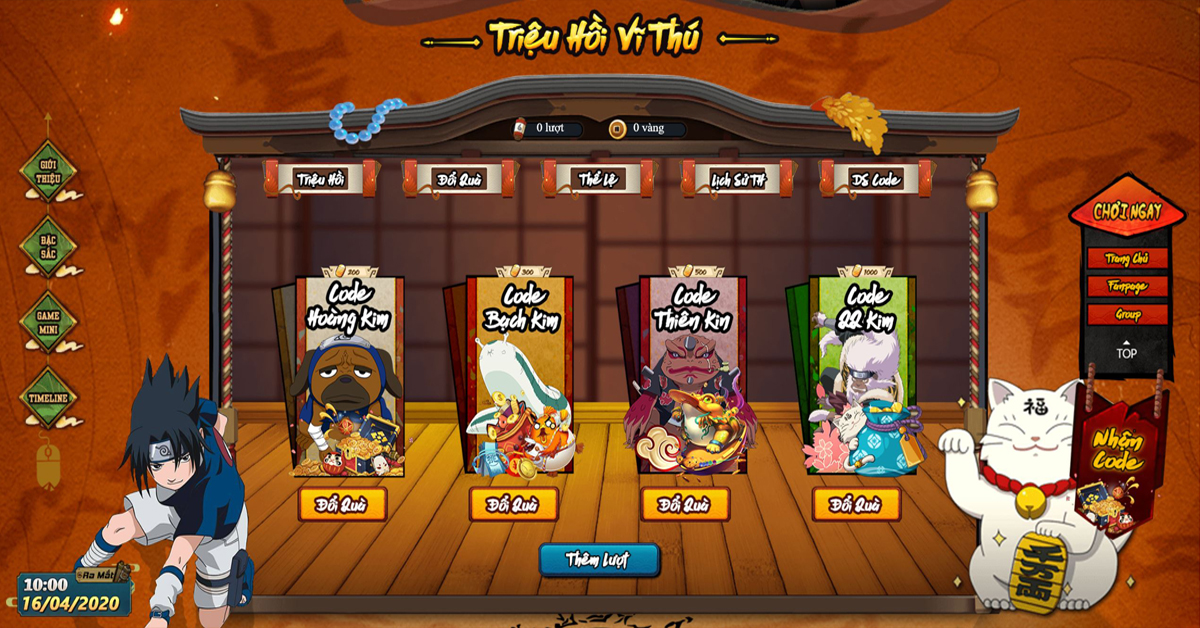Click Đổi Quà button under Code Hoàng Kim
Viewport: 1200px width, 628px height.
click(x=342, y=504)
